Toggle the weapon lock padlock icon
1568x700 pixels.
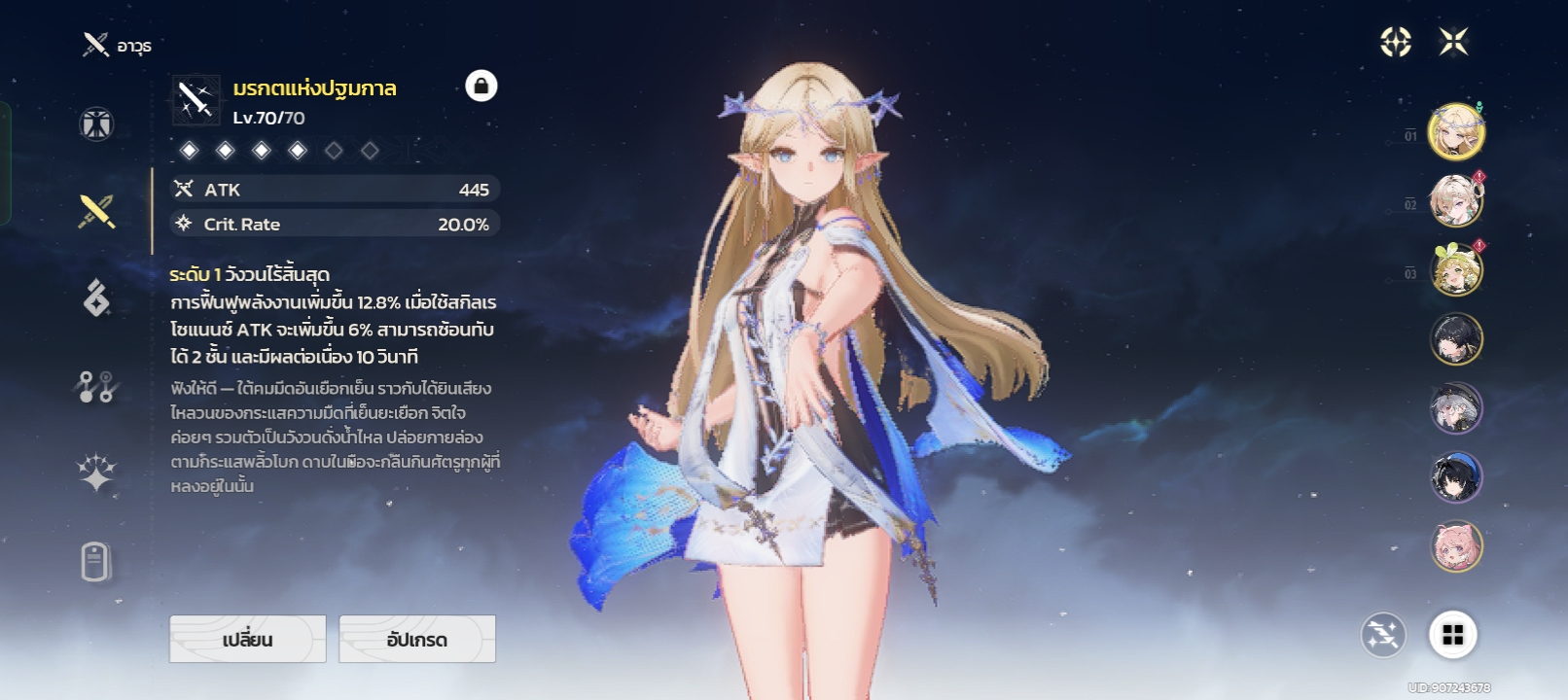[481, 86]
